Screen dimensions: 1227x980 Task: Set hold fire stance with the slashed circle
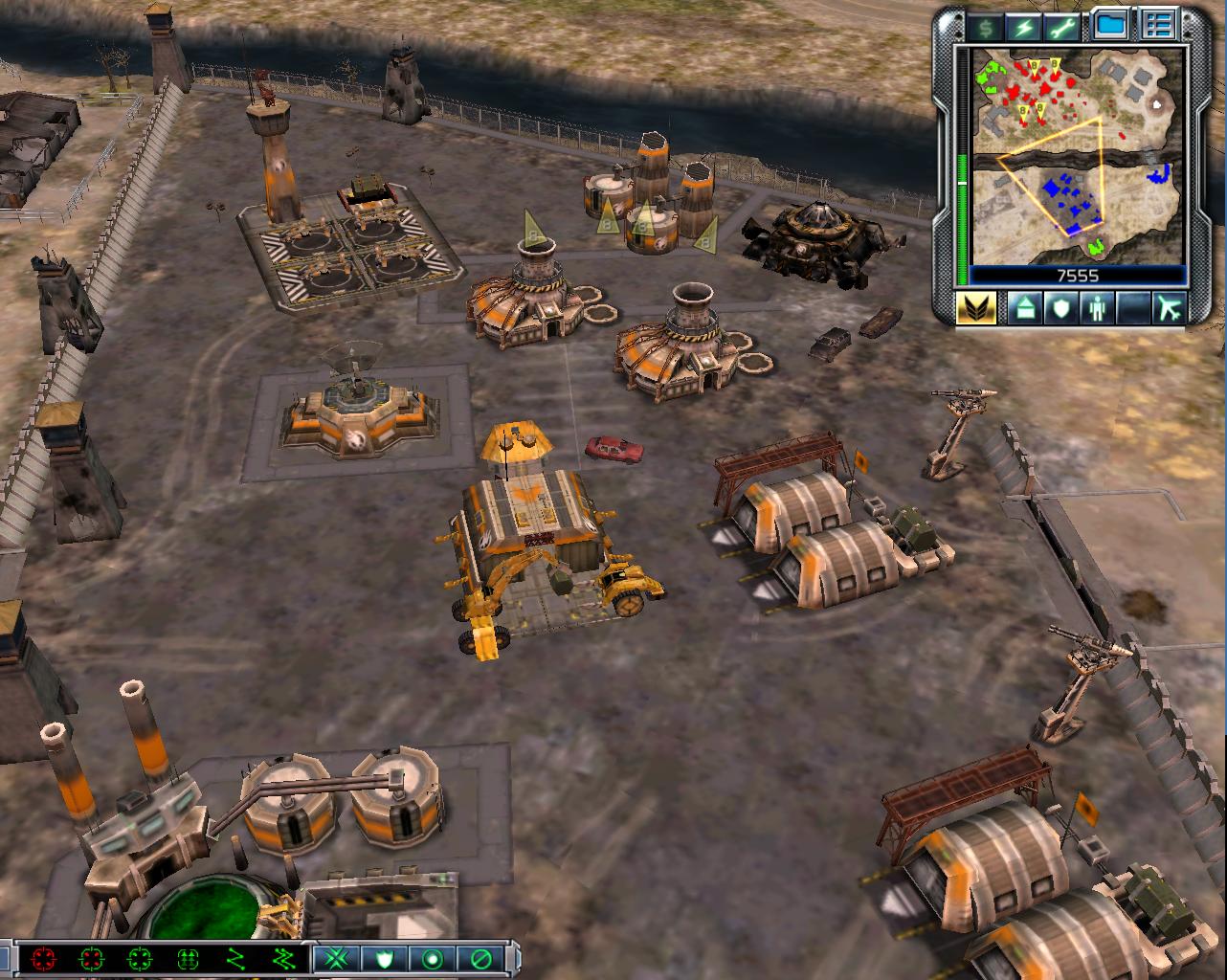click(480, 958)
